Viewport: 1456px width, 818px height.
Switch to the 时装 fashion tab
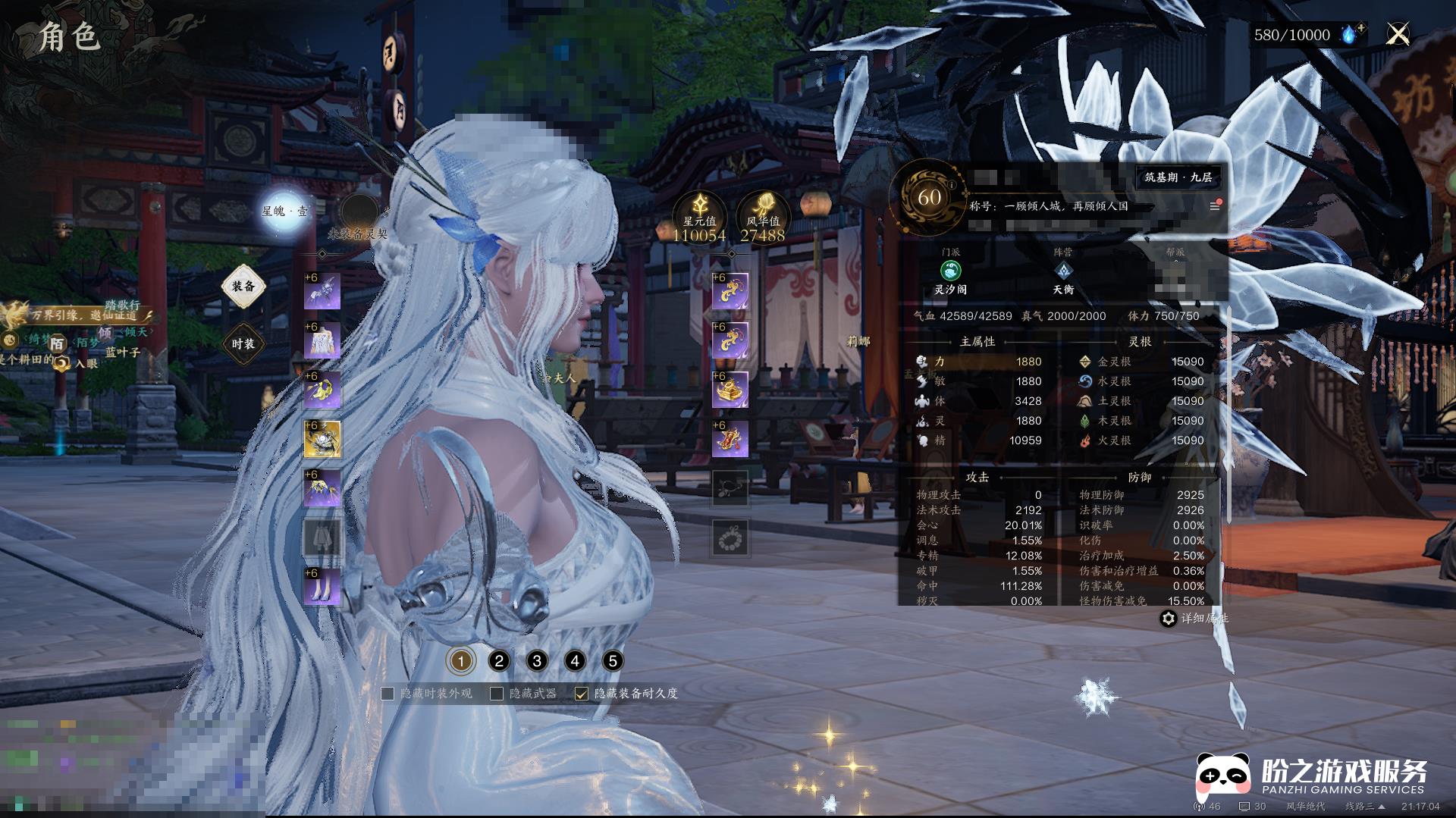243,343
